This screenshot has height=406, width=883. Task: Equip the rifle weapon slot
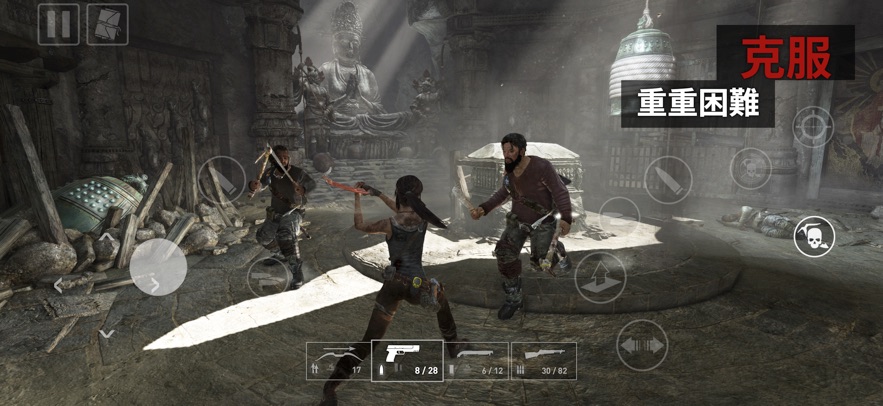[544, 361]
